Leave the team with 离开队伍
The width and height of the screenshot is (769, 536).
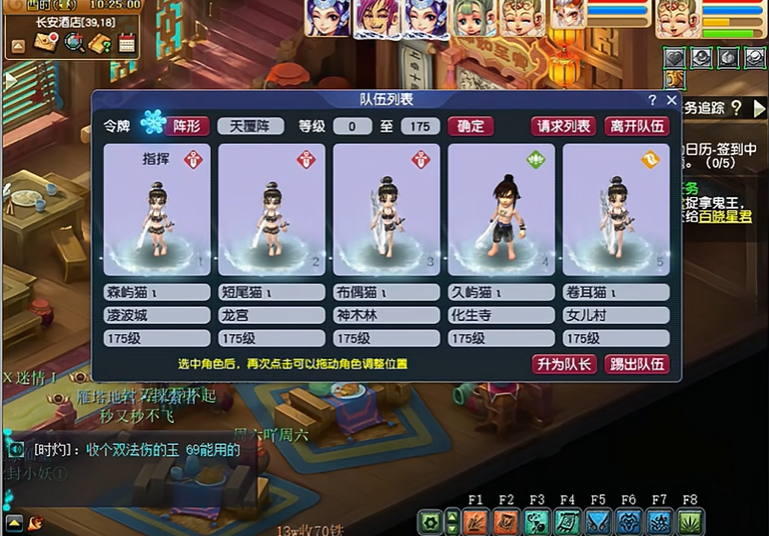click(x=637, y=126)
